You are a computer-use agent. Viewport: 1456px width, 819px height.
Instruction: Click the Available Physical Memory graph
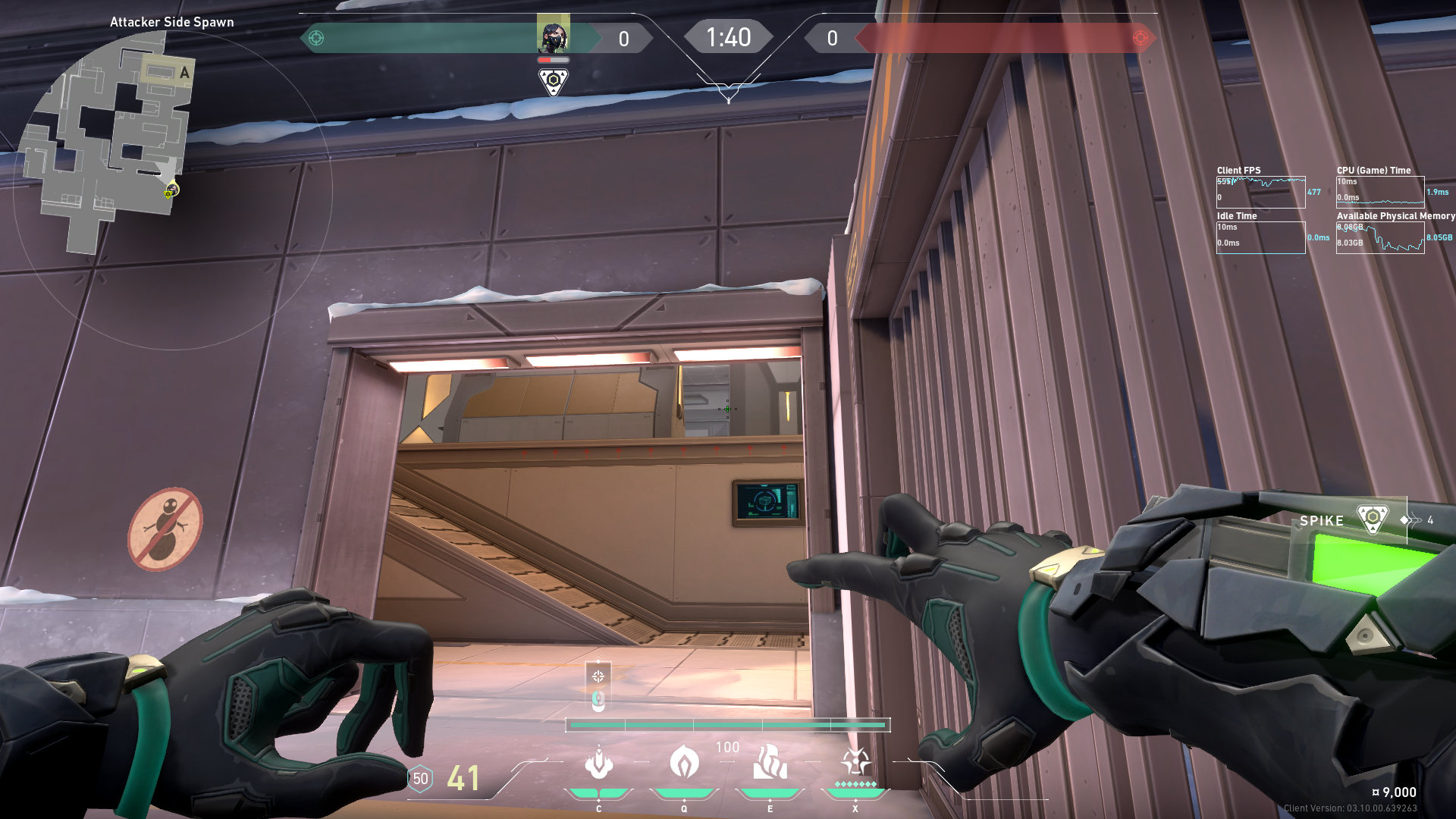coord(1380,238)
